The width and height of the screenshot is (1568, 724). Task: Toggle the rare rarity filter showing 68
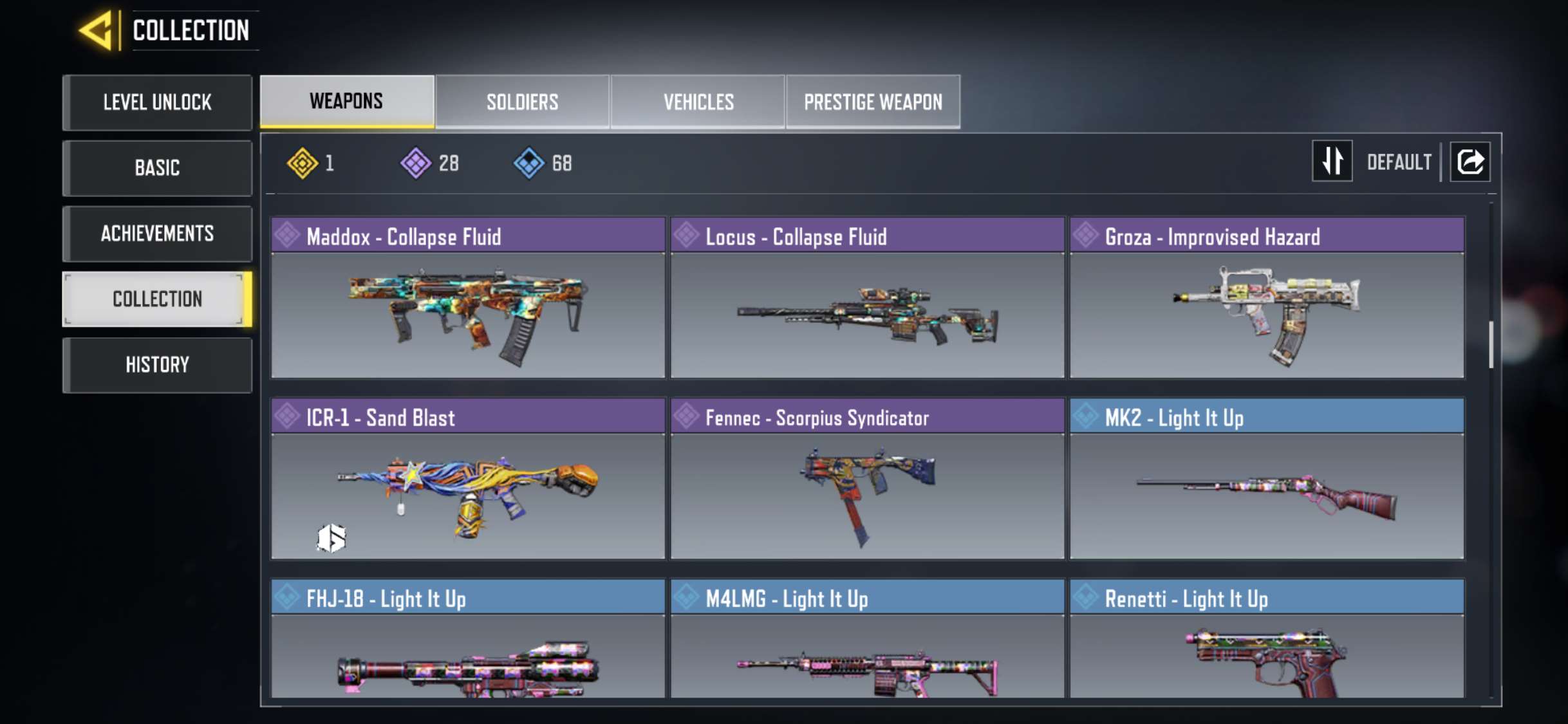[x=529, y=163]
